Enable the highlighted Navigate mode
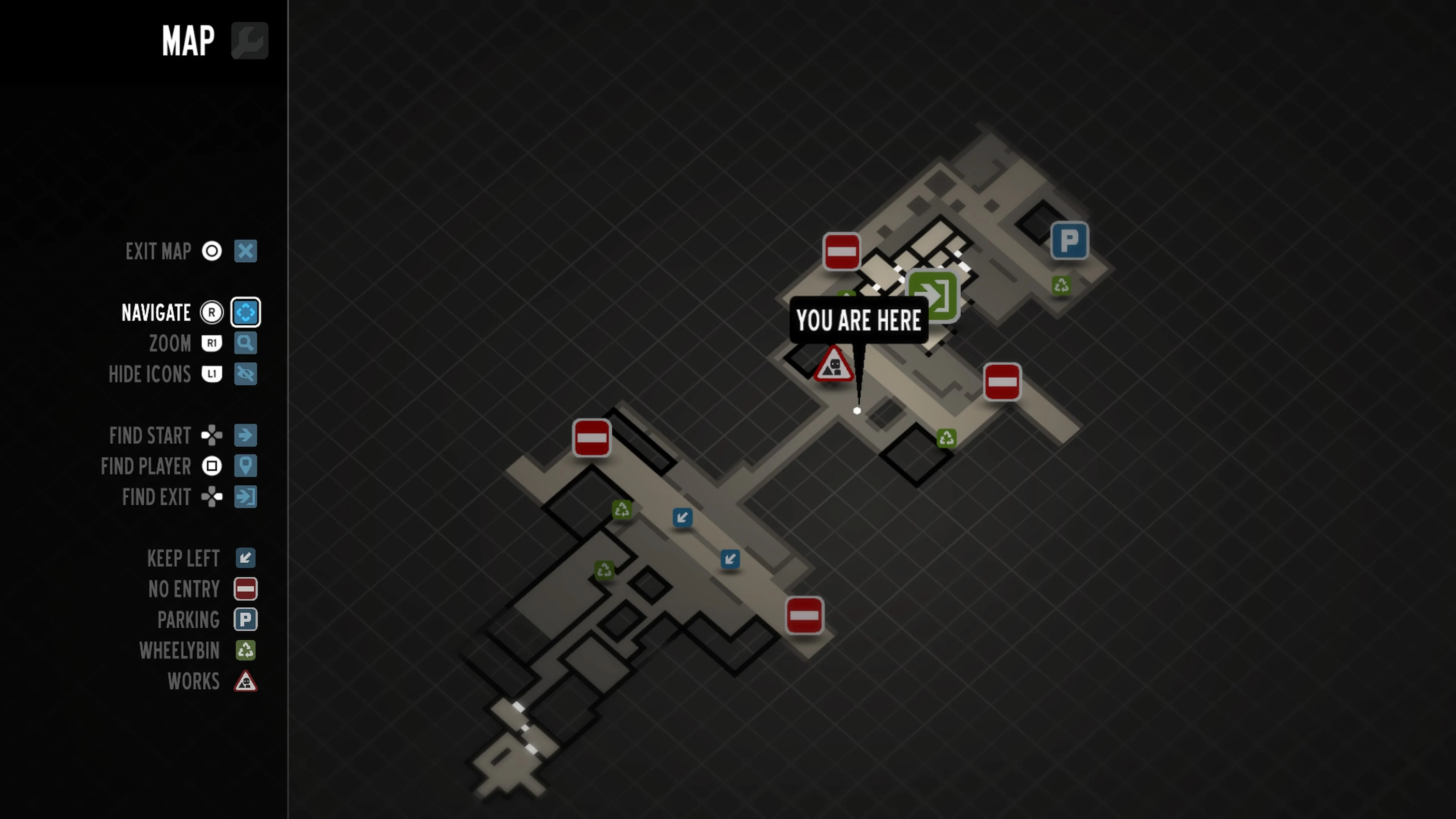The height and width of the screenshot is (819, 1456). point(245,312)
